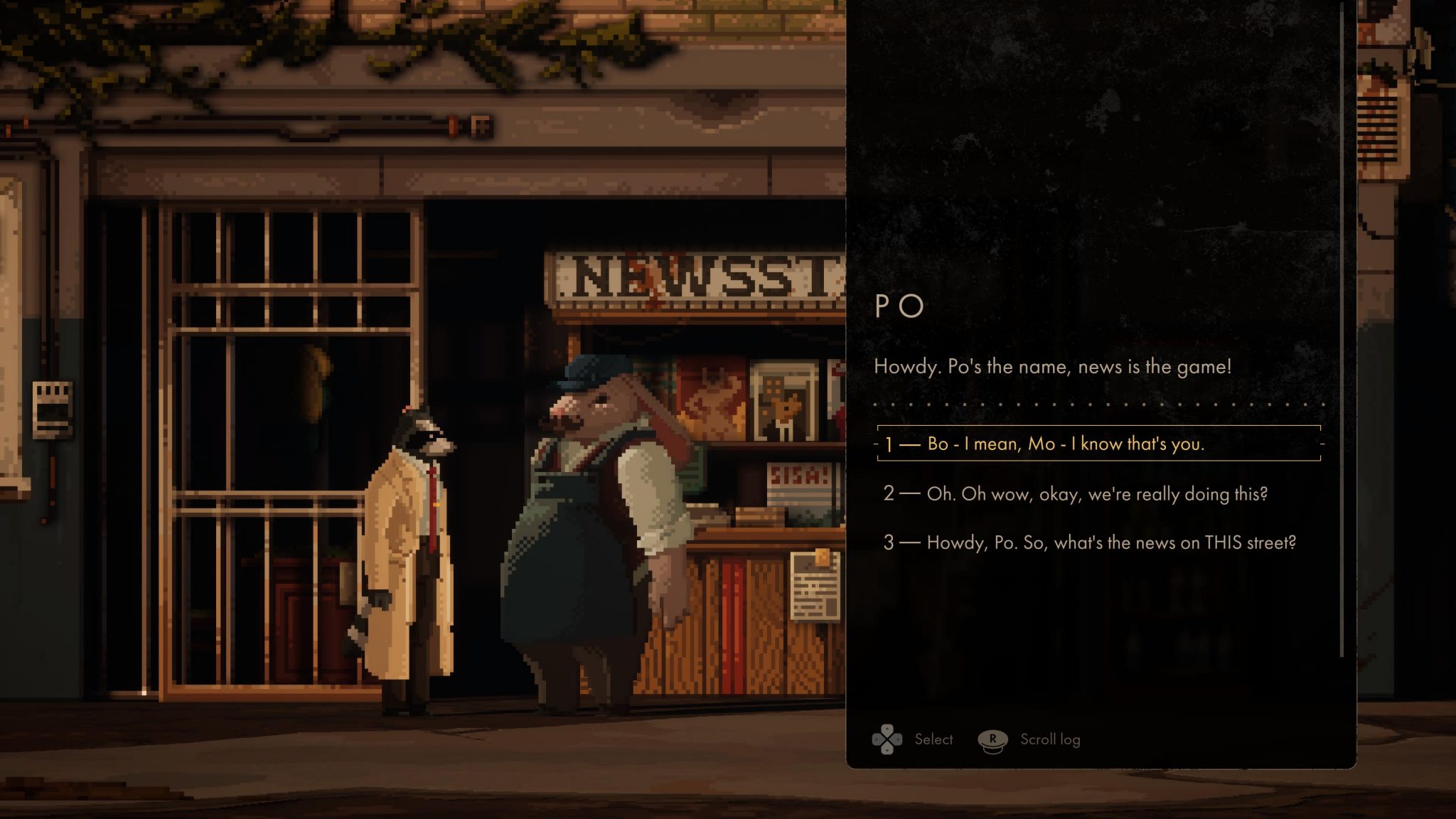The width and height of the screenshot is (1456, 819).
Task: Click the Select label next to the D-pad
Action: pos(933,739)
